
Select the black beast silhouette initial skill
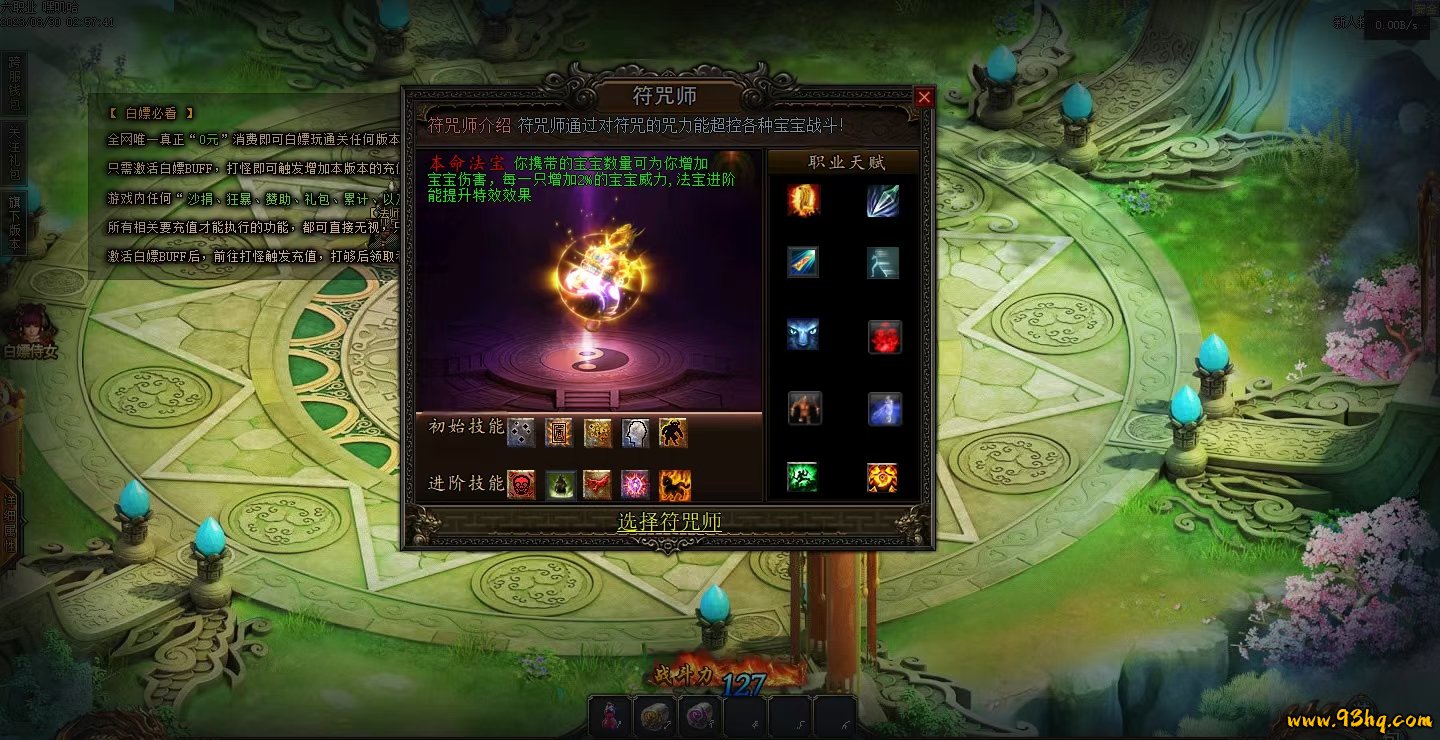pyautogui.click(x=673, y=433)
